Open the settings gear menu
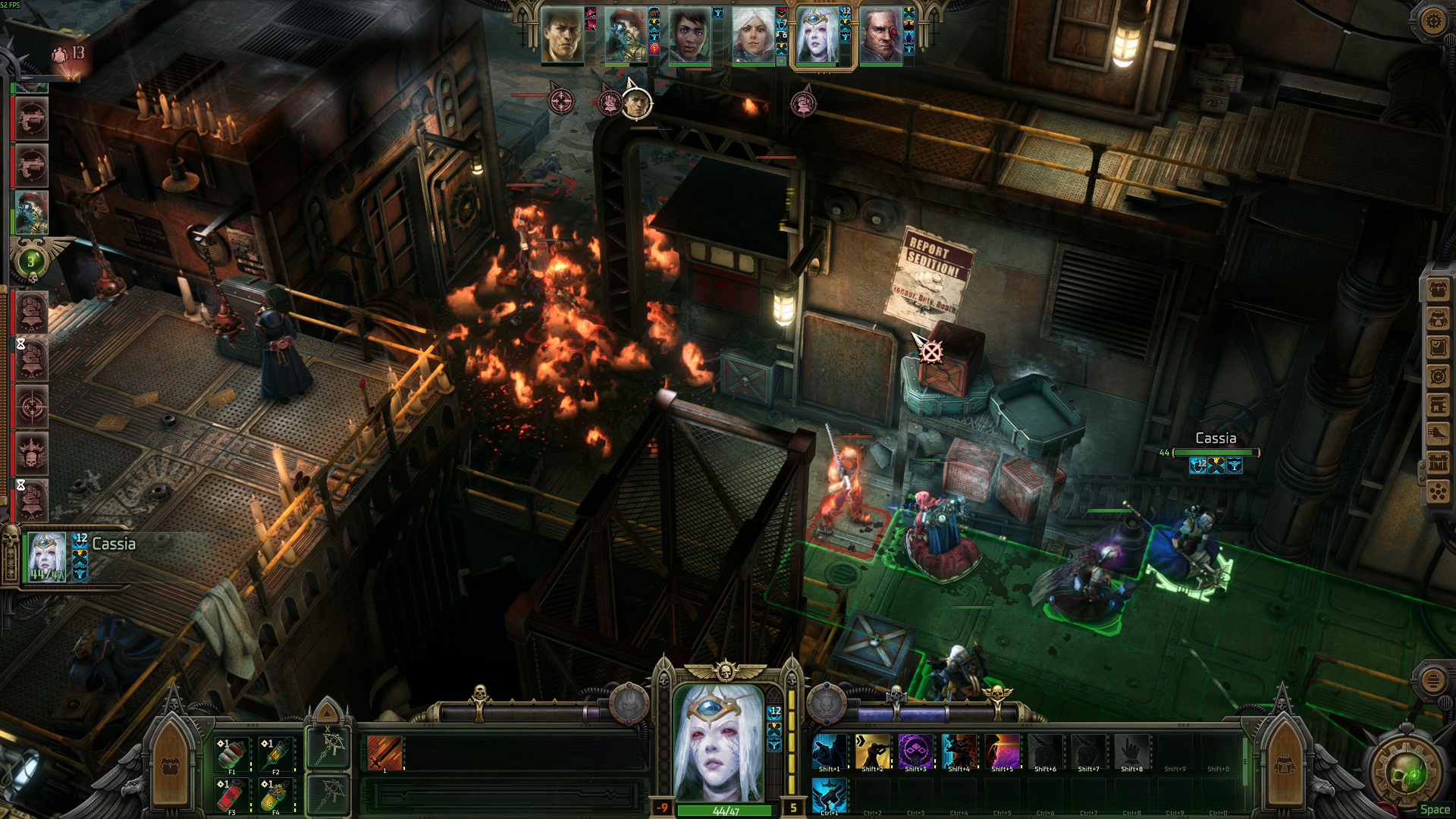 1432,20
